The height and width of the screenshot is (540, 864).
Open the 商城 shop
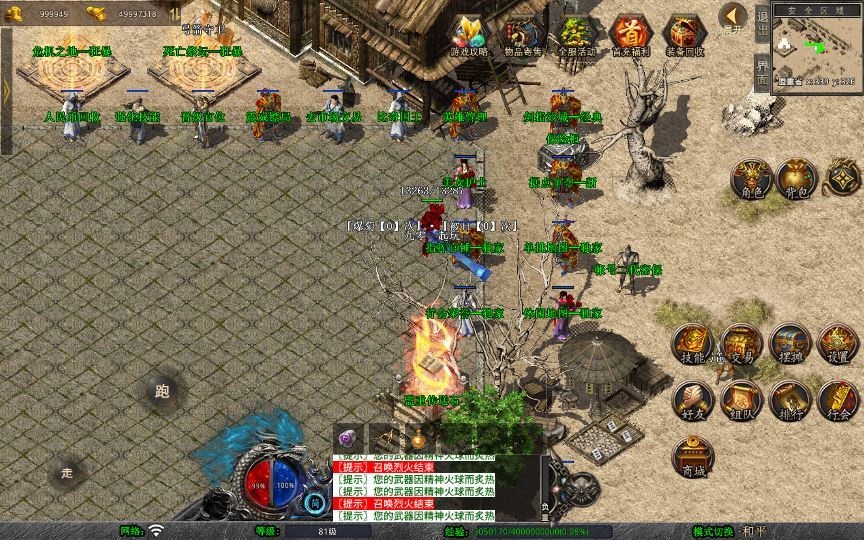(x=692, y=458)
